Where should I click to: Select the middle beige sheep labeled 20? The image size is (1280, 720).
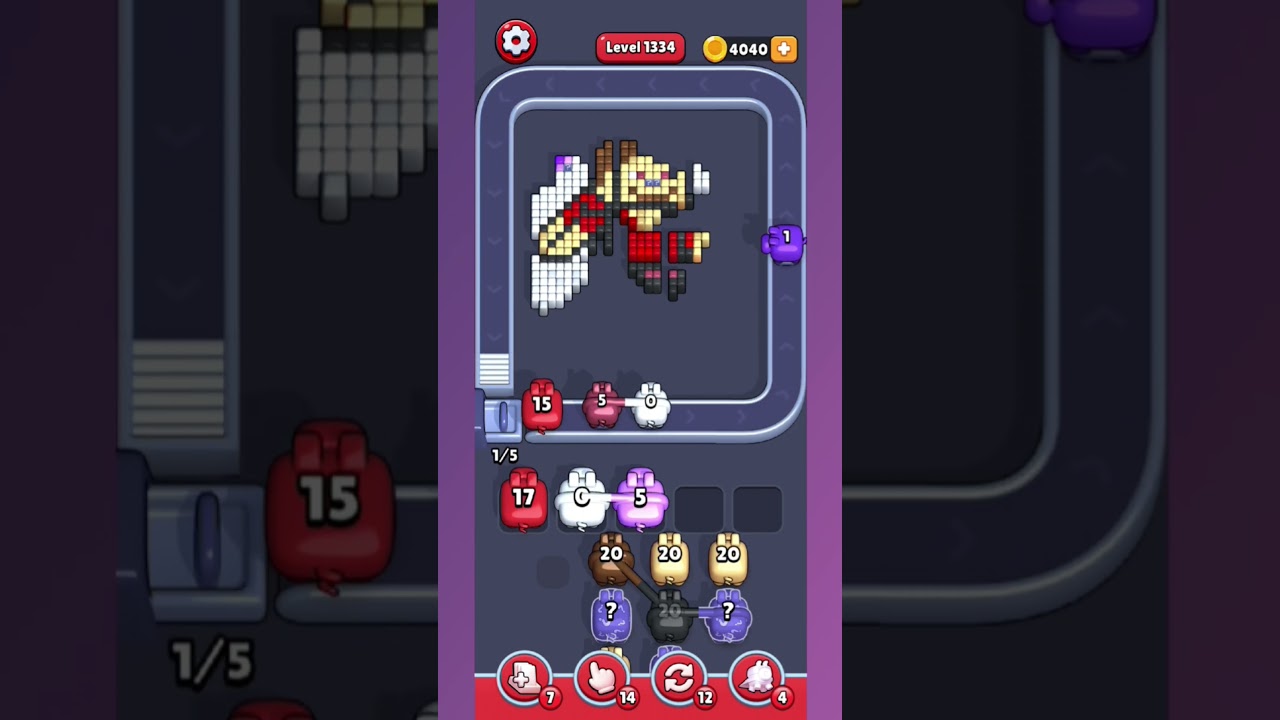click(668, 555)
